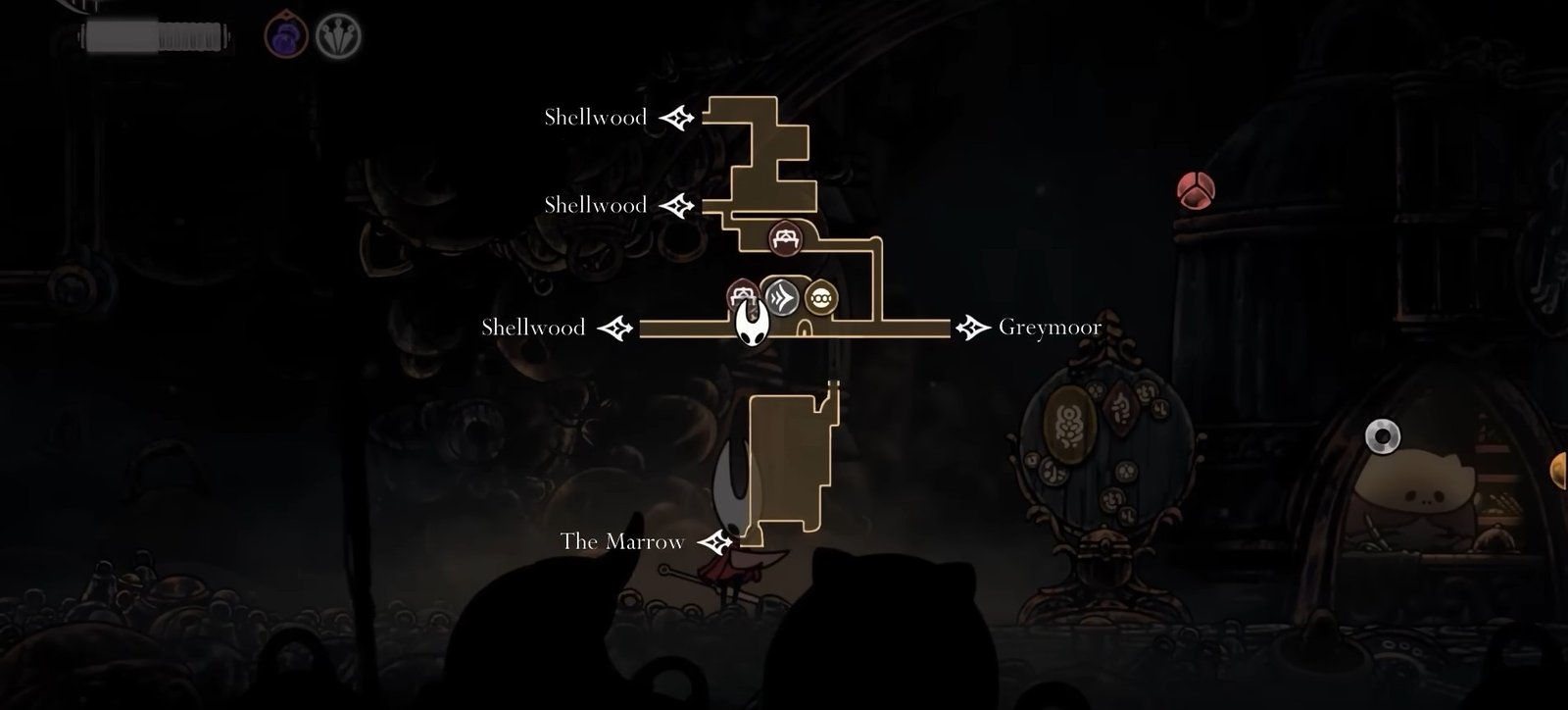Click the red trefoil map pin
1568x710 pixels.
(1196, 189)
